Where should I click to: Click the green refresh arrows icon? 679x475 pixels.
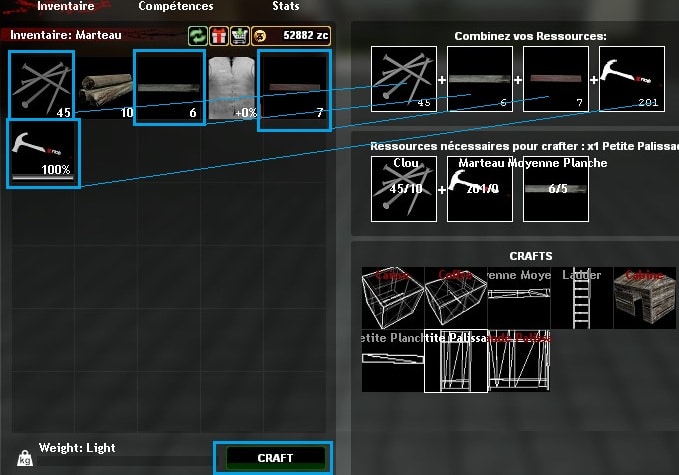pos(198,36)
